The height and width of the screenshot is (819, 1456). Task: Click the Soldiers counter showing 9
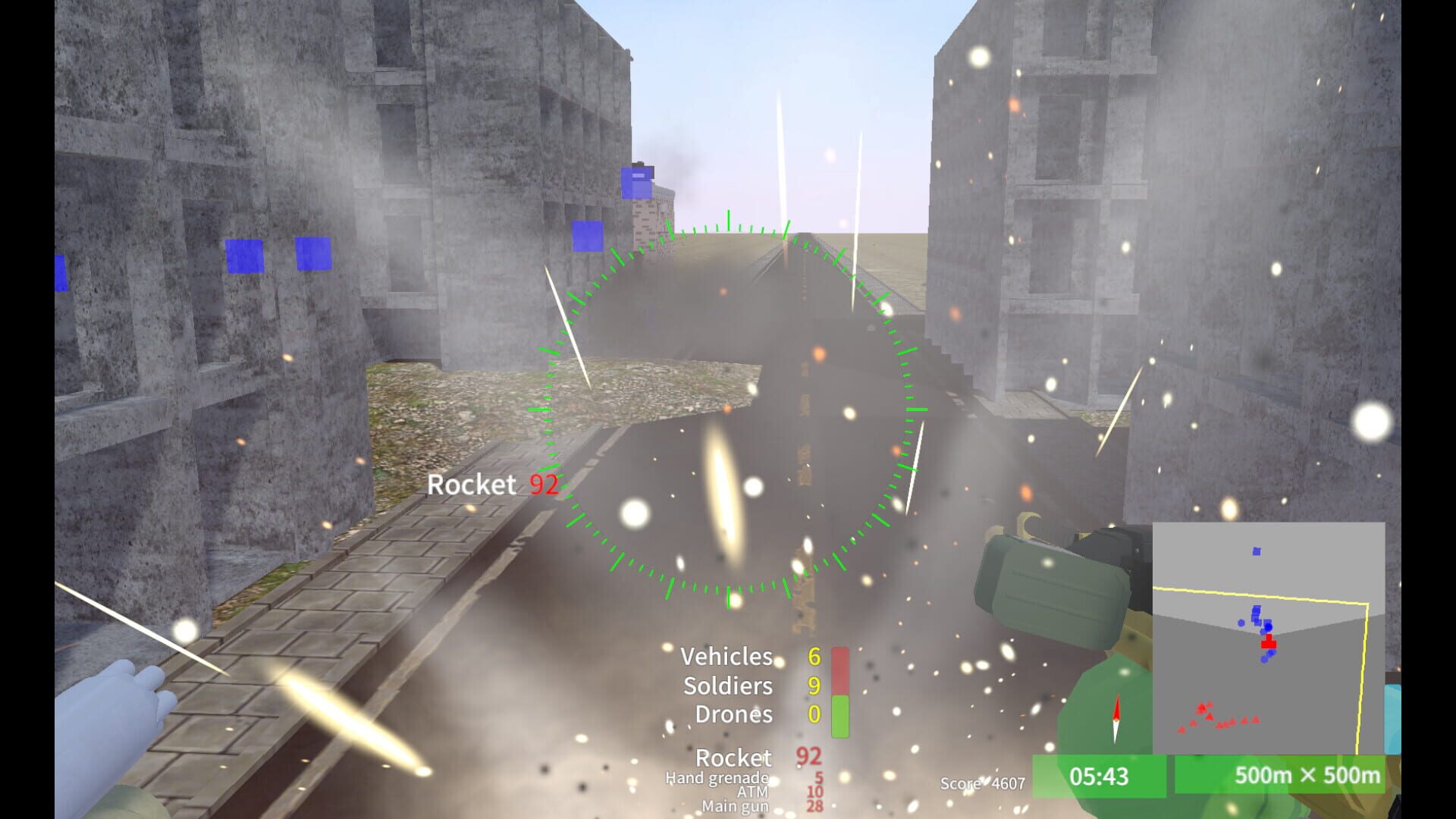pos(814,686)
